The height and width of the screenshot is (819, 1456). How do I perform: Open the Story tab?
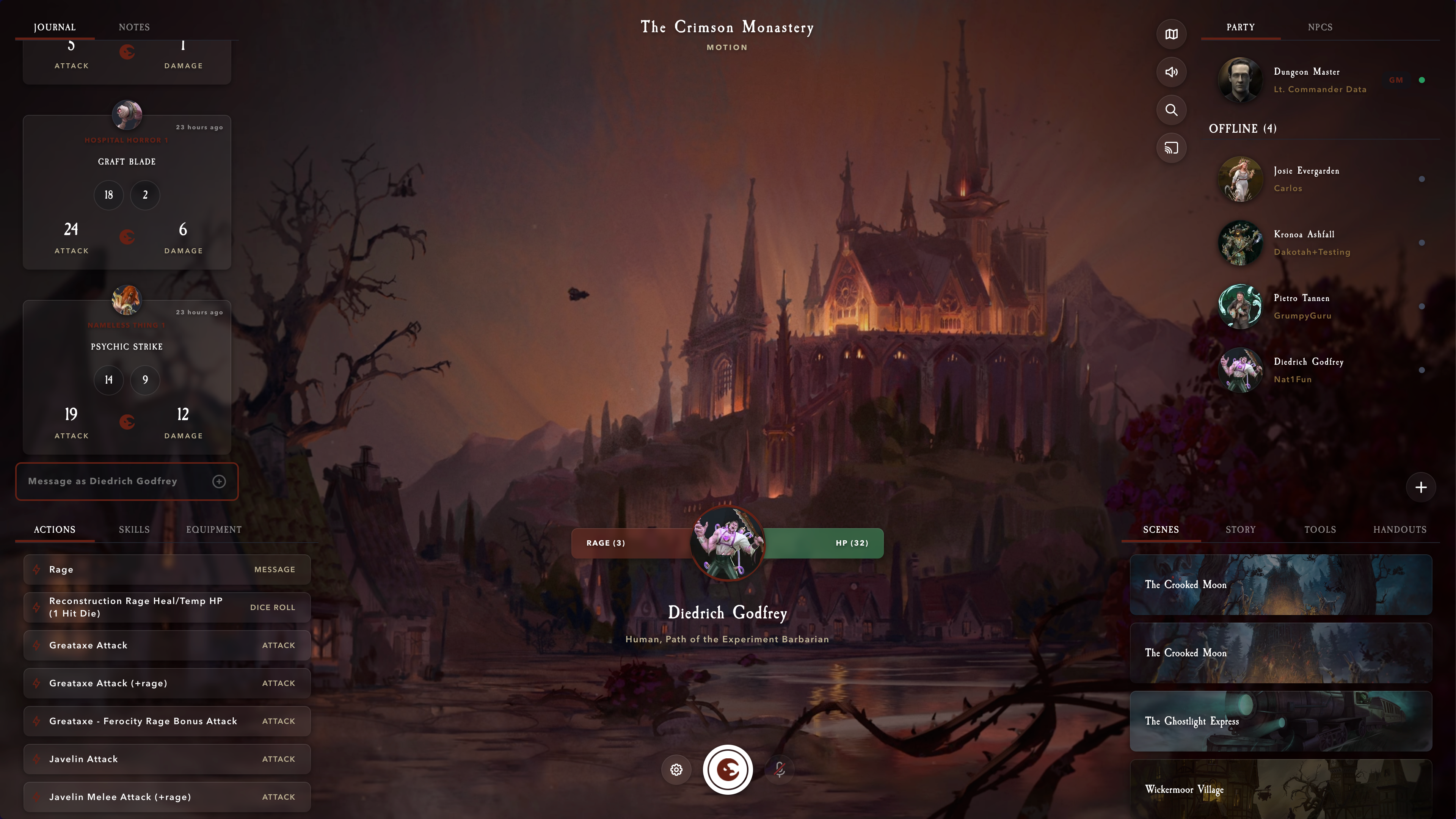1240,530
